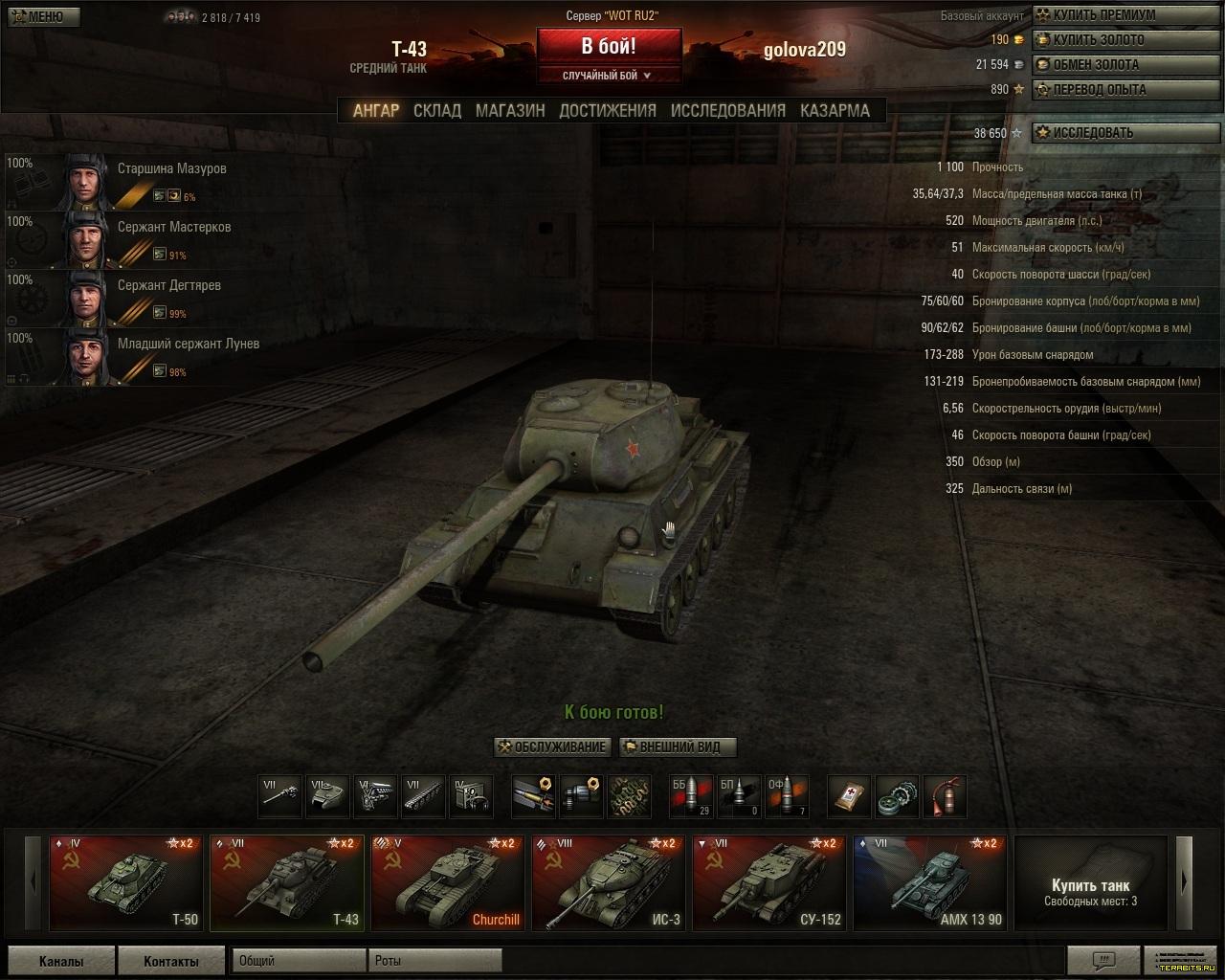The height and width of the screenshot is (980, 1225).
Task: Select the ИС-3 tank in carousel
Action: tap(609, 883)
